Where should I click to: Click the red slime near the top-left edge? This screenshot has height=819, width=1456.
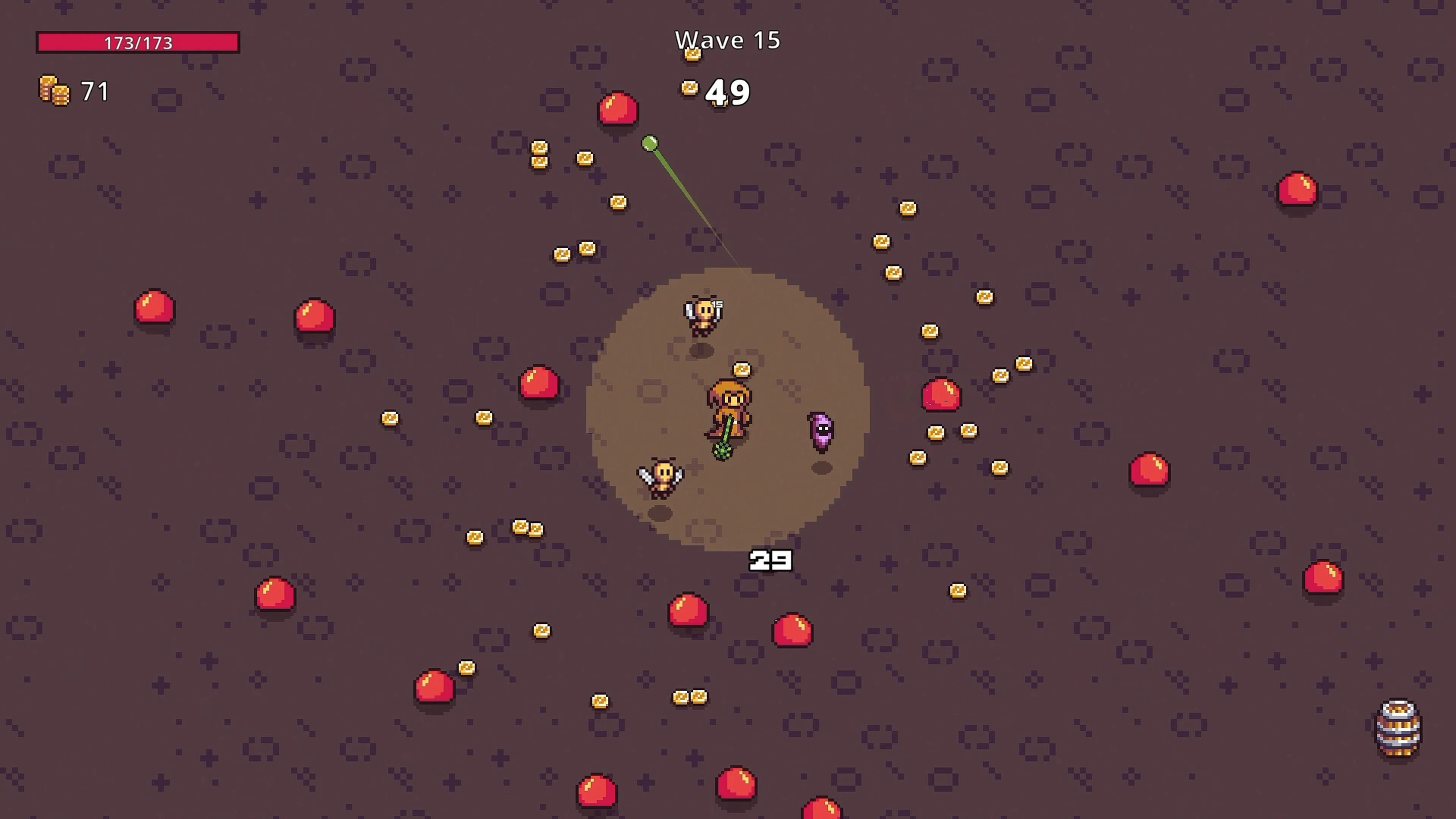click(x=154, y=309)
